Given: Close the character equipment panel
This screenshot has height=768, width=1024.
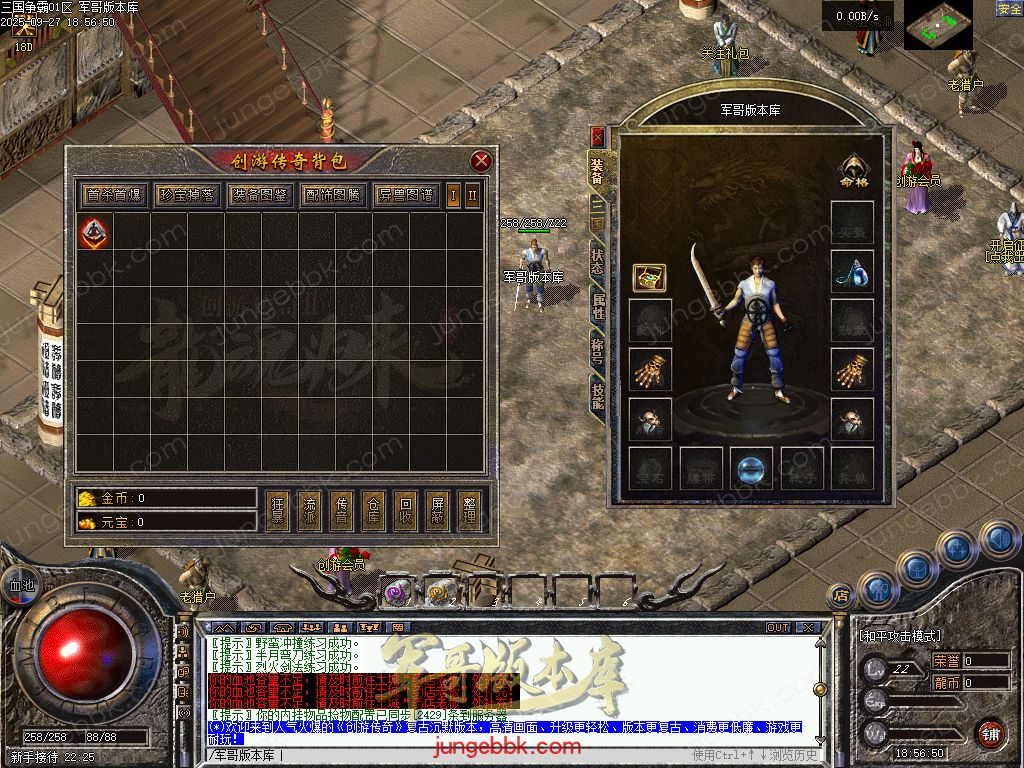Looking at the screenshot, I should click(x=598, y=137).
